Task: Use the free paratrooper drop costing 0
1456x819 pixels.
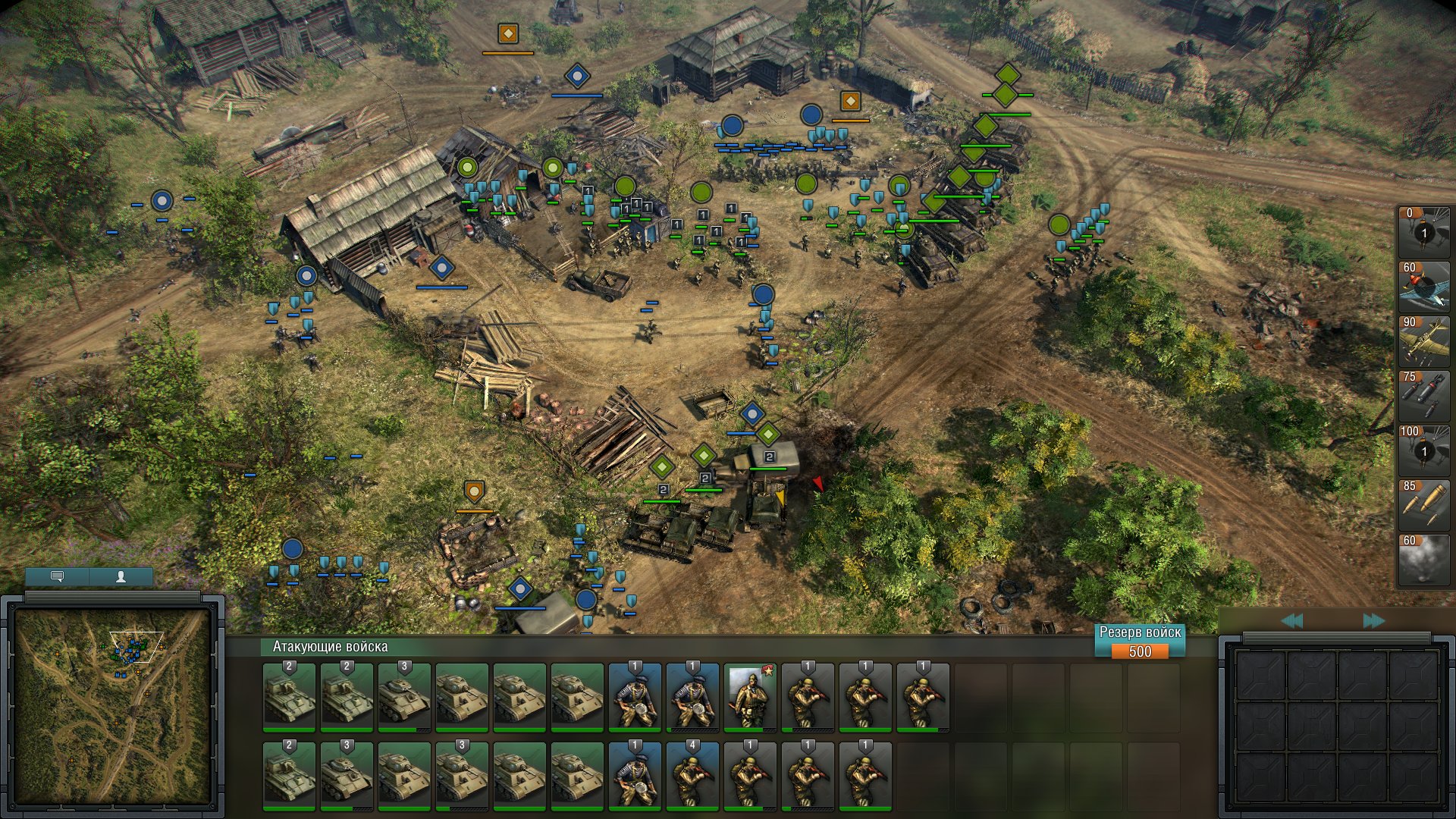Action: [1423, 232]
